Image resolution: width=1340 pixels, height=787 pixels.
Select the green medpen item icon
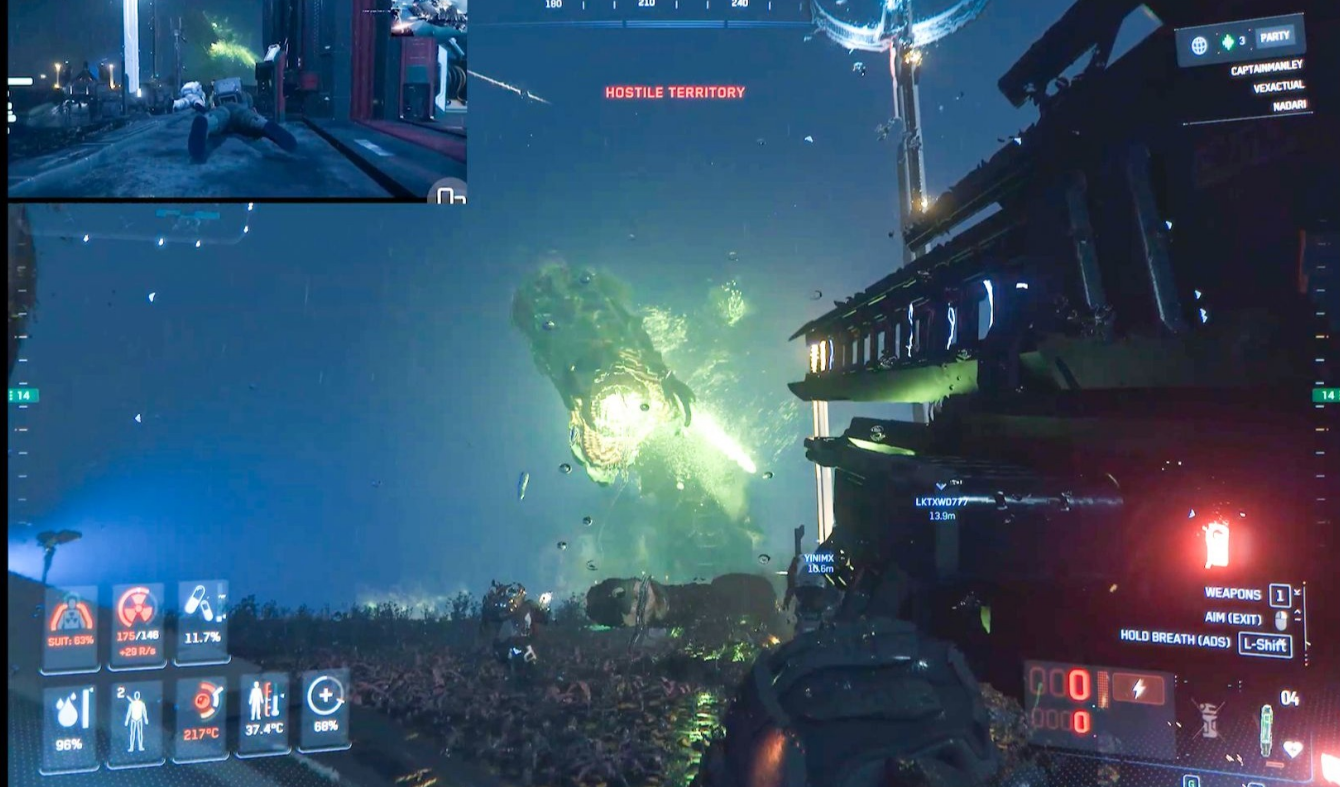[1265, 731]
